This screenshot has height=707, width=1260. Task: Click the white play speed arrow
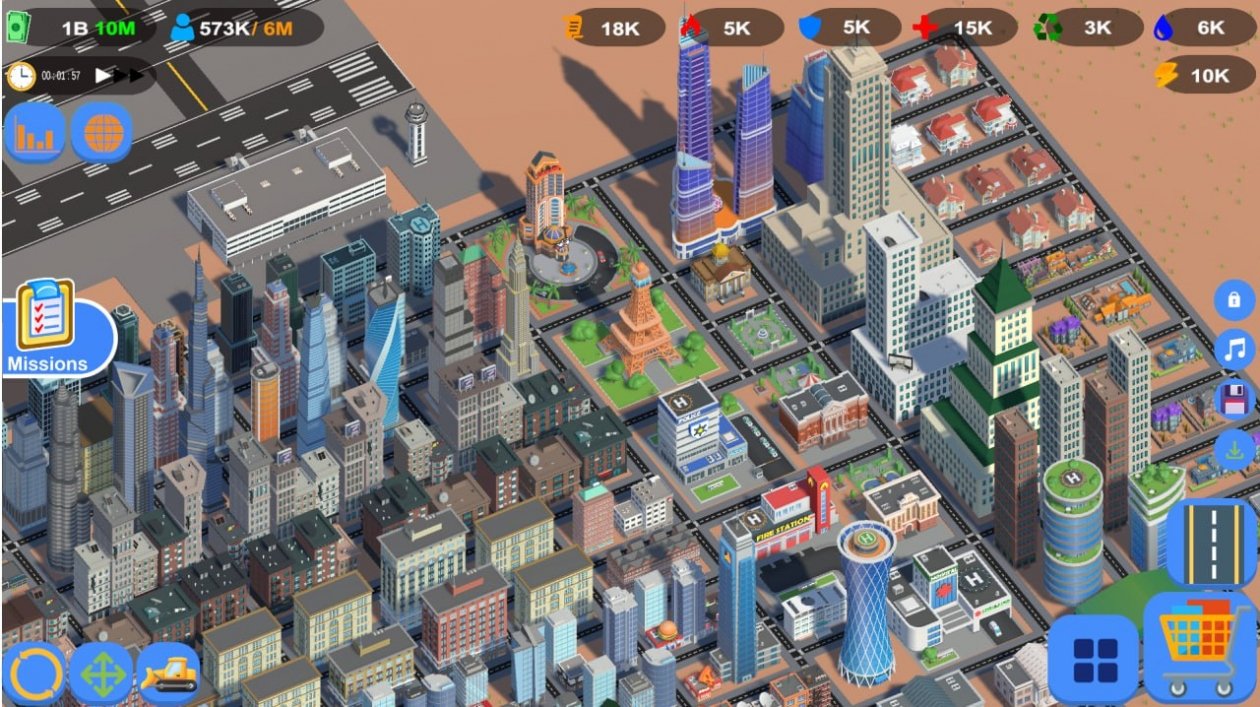point(103,76)
